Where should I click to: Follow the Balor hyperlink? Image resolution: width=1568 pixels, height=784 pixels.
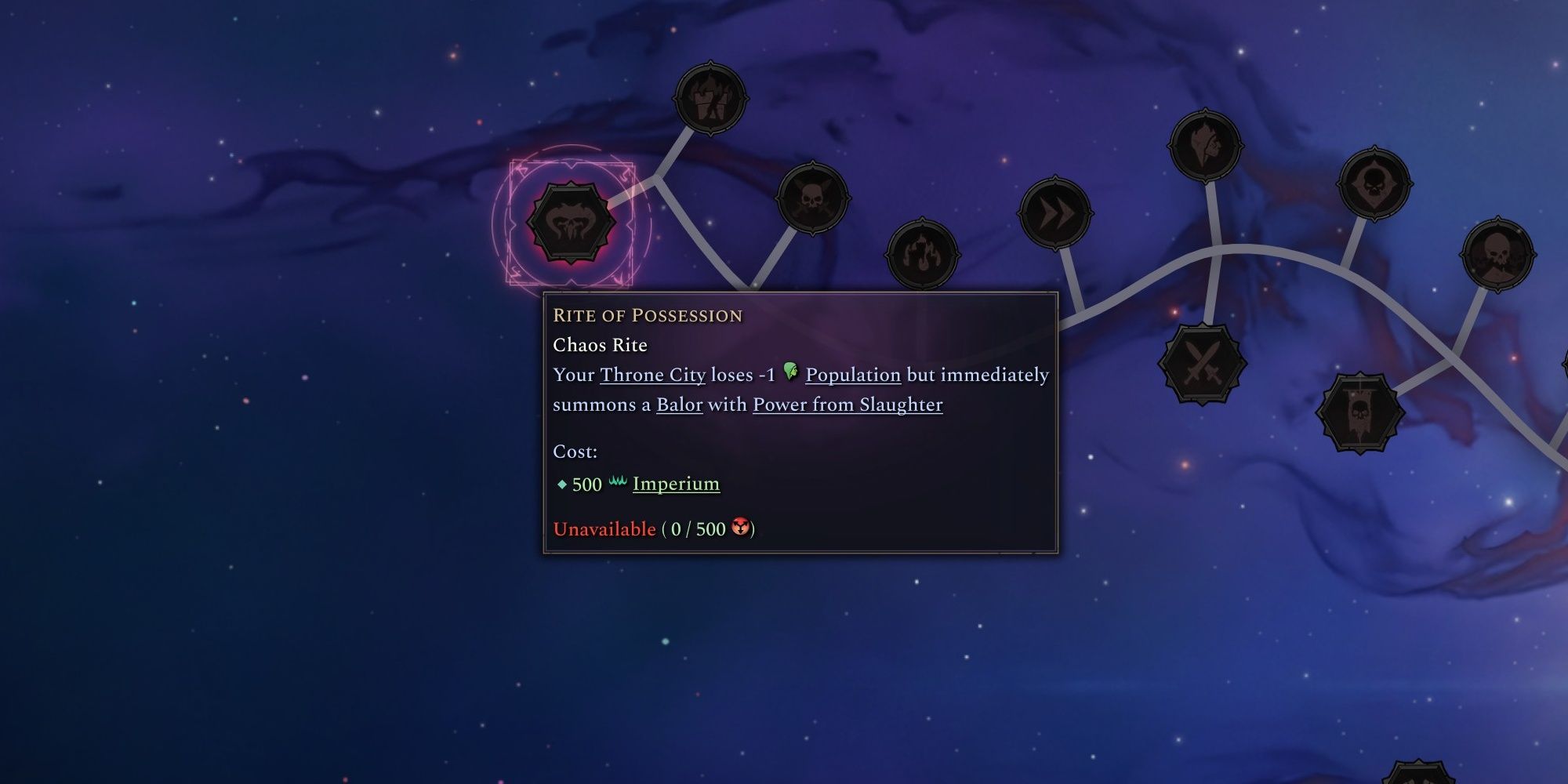coord(681,405)
